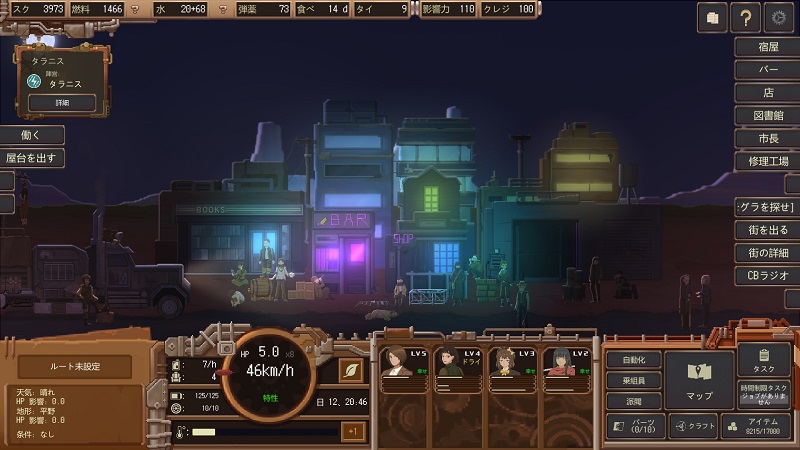Open the gear settings icon
This screenshot has height=450, width=800.
tap(779, 17)
